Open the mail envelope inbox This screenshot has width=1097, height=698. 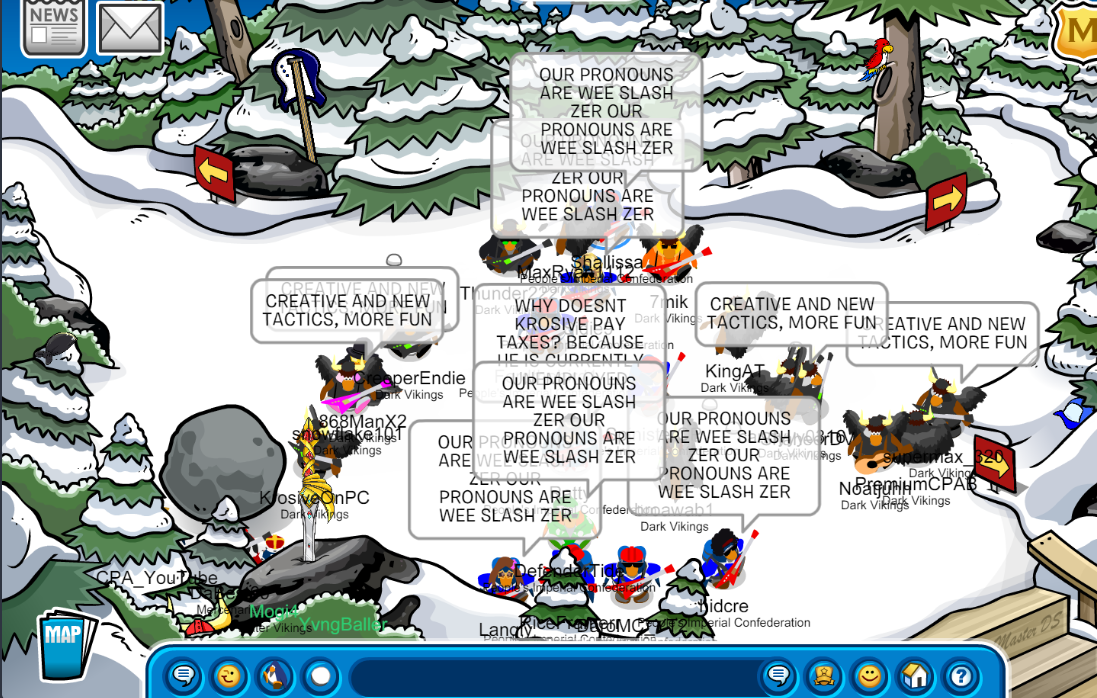pyautogui.click(x=130, y=28)
